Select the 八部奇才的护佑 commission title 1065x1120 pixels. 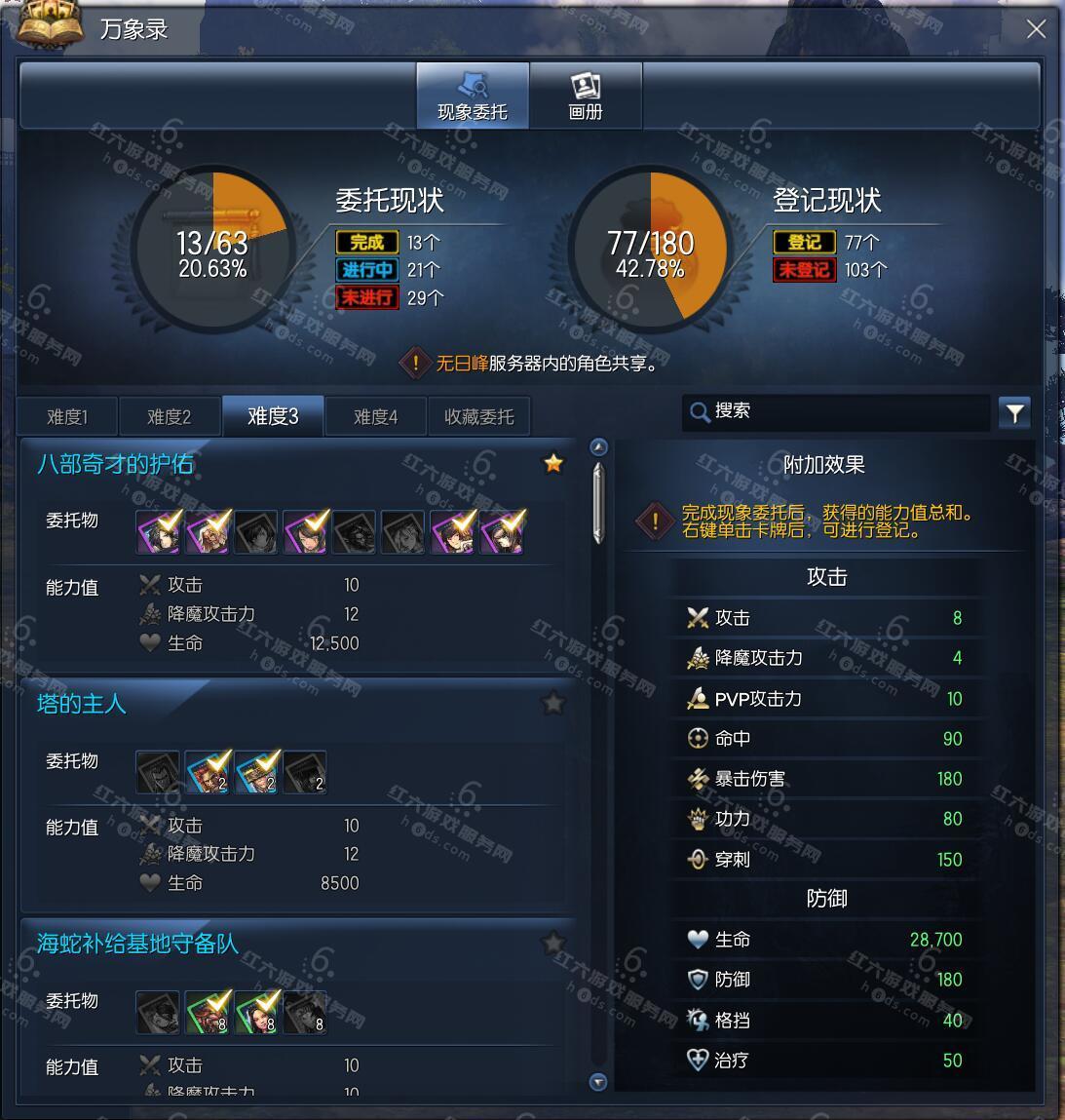click(115, 464)
